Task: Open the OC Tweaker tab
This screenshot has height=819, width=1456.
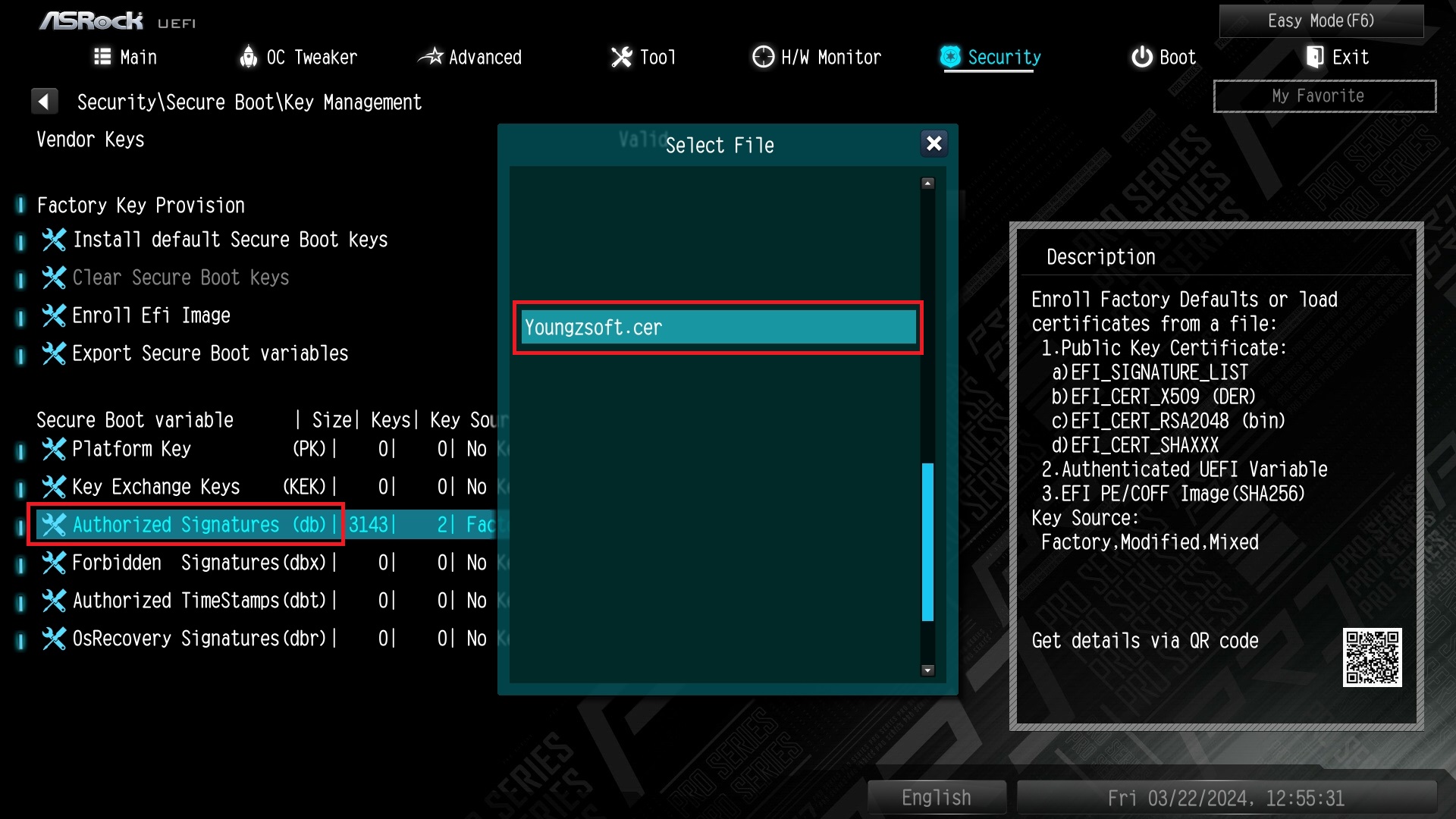Action: (298, 57)
